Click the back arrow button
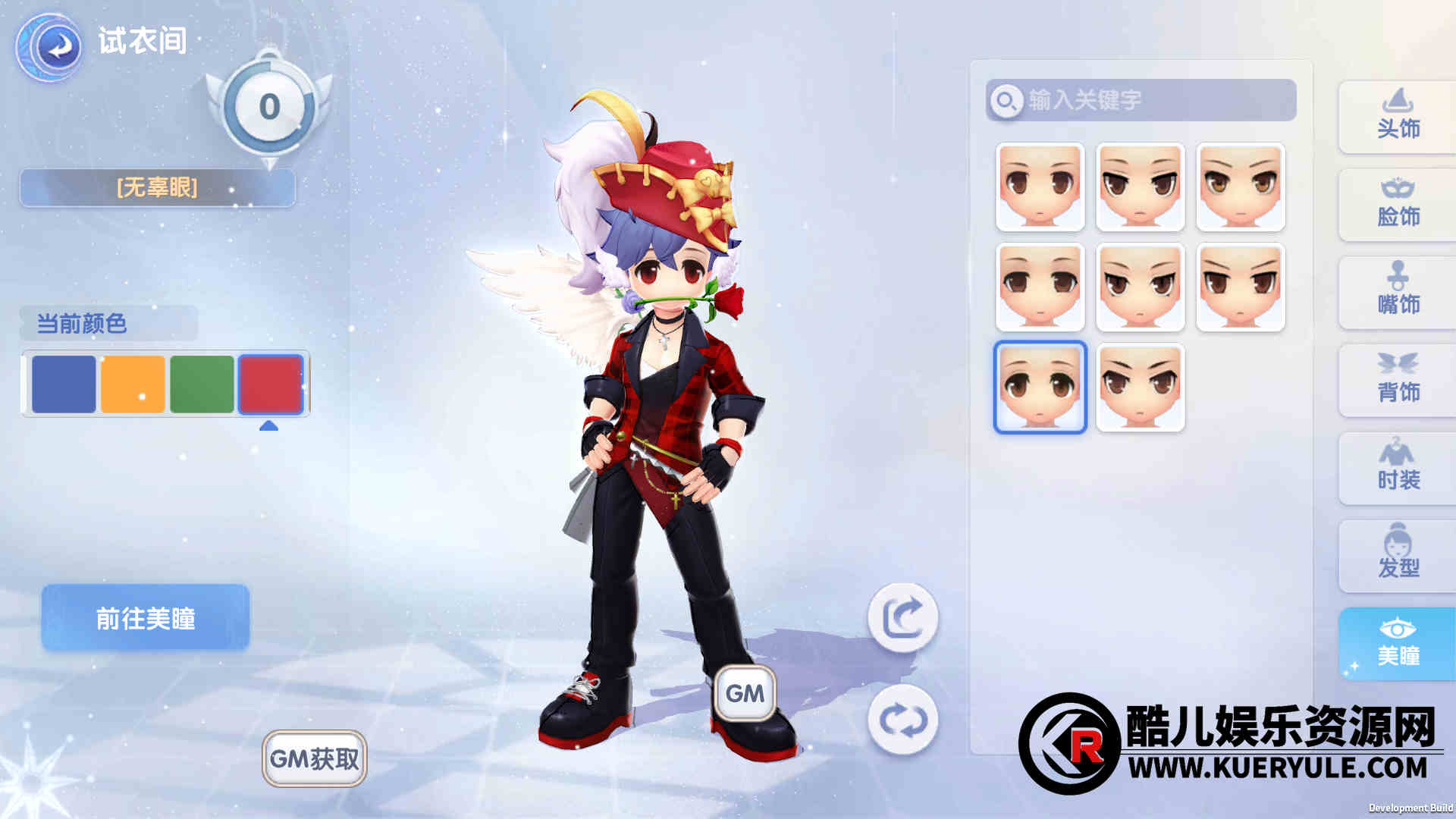Screen dimensions: 1456x819 [50, 47]
